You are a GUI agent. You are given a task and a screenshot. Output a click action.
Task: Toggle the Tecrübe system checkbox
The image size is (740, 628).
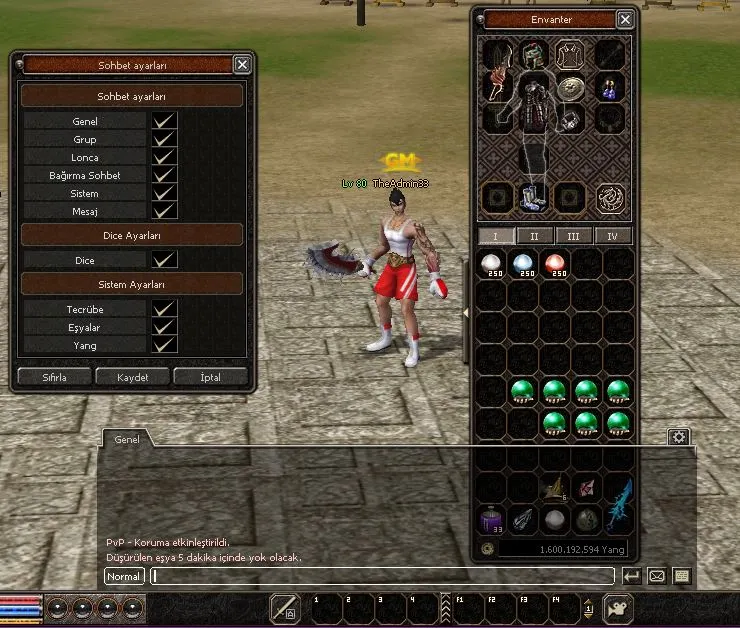click(x=164, y=309)
